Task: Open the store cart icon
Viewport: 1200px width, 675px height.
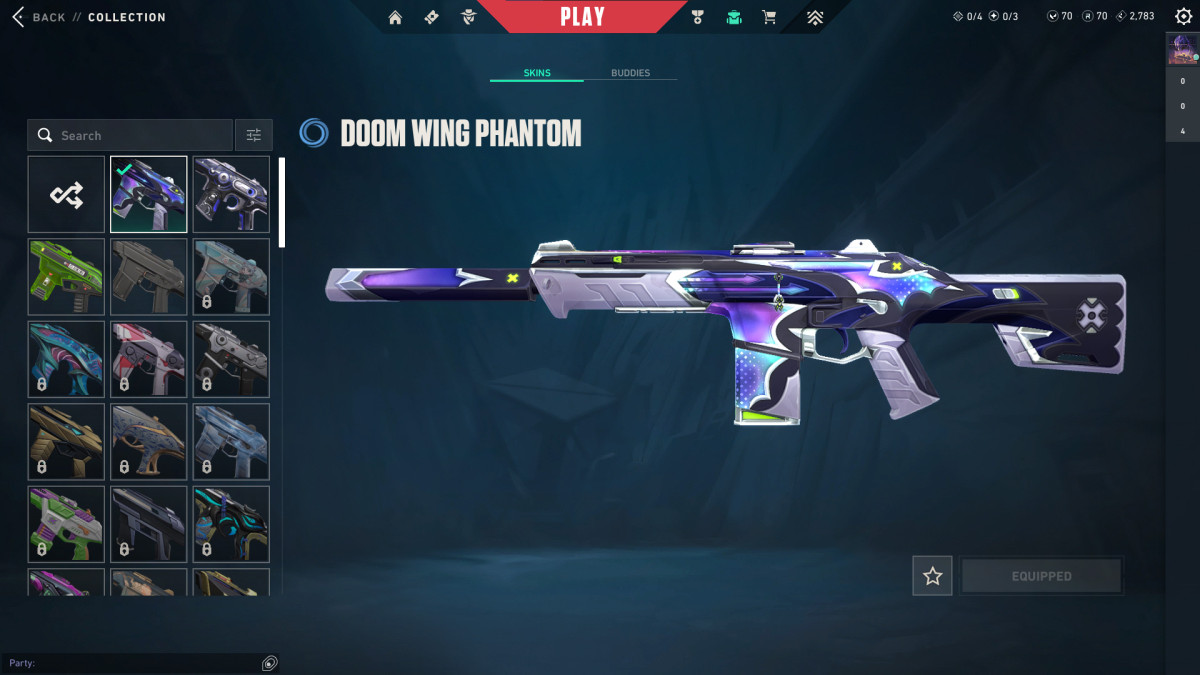Action: coord(769,17)
